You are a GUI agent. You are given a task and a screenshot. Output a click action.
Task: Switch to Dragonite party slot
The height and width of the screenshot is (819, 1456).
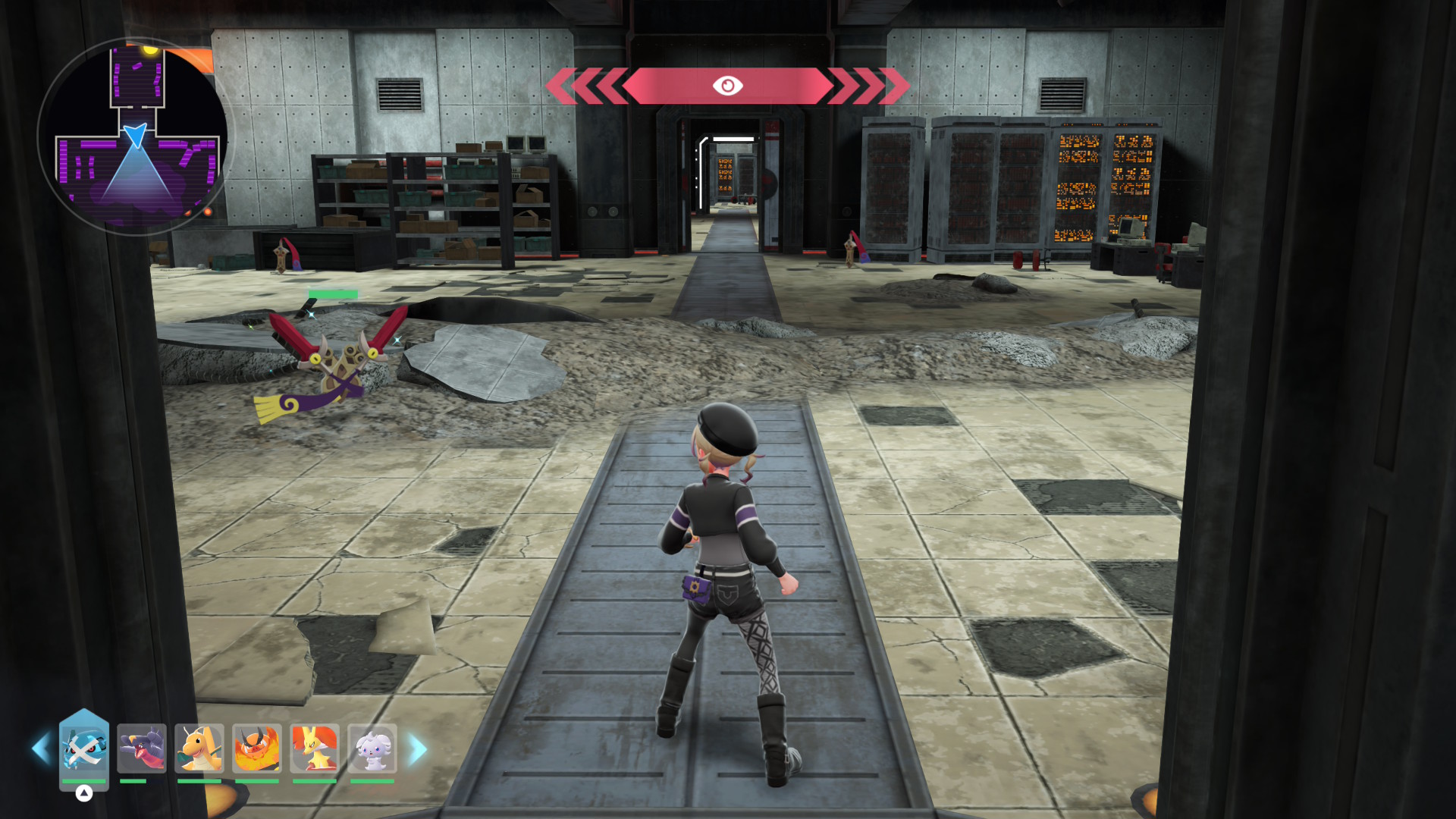click(199, 748)
